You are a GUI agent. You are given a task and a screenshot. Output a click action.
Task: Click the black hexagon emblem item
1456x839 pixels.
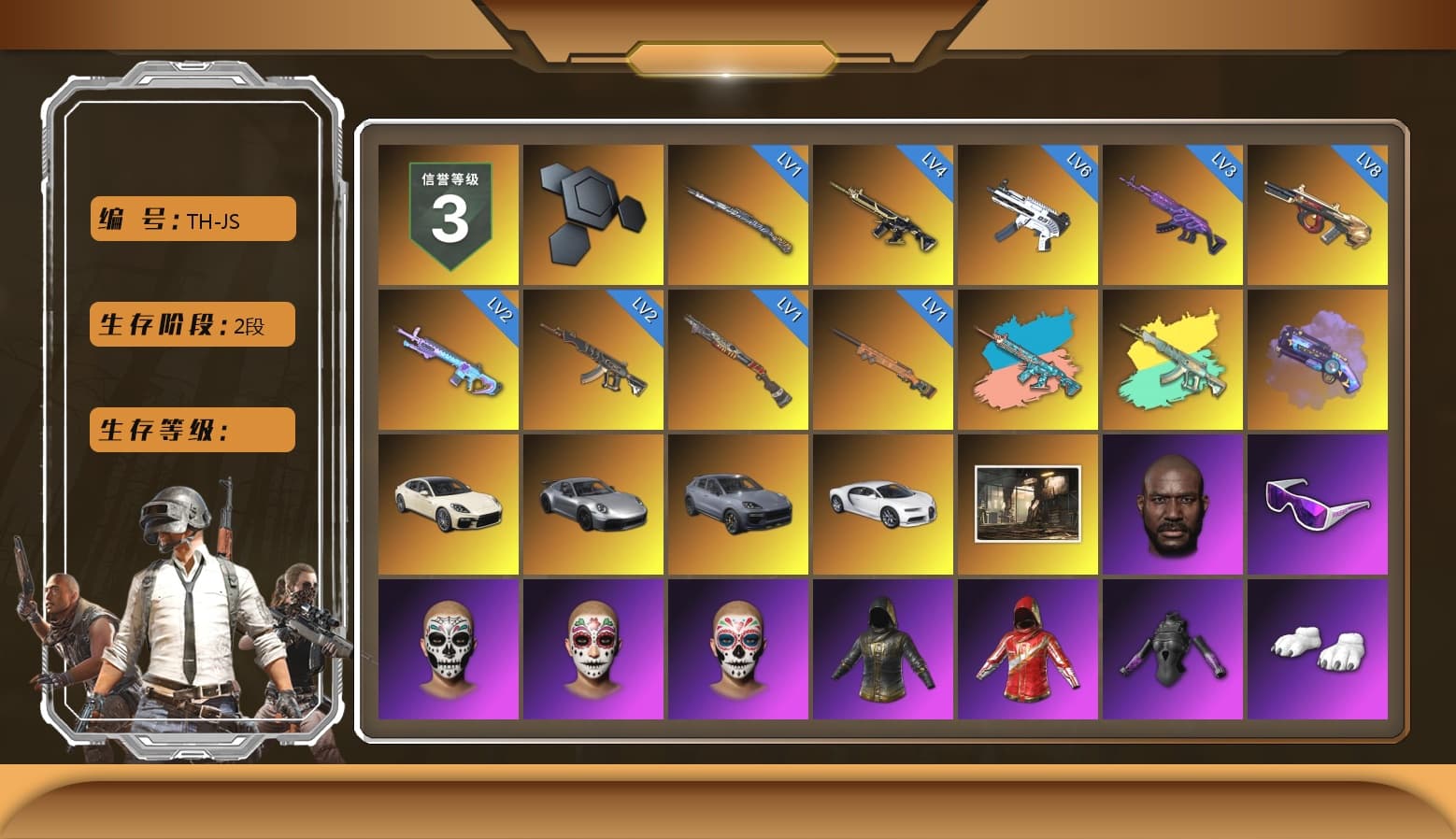coord(592,215)
